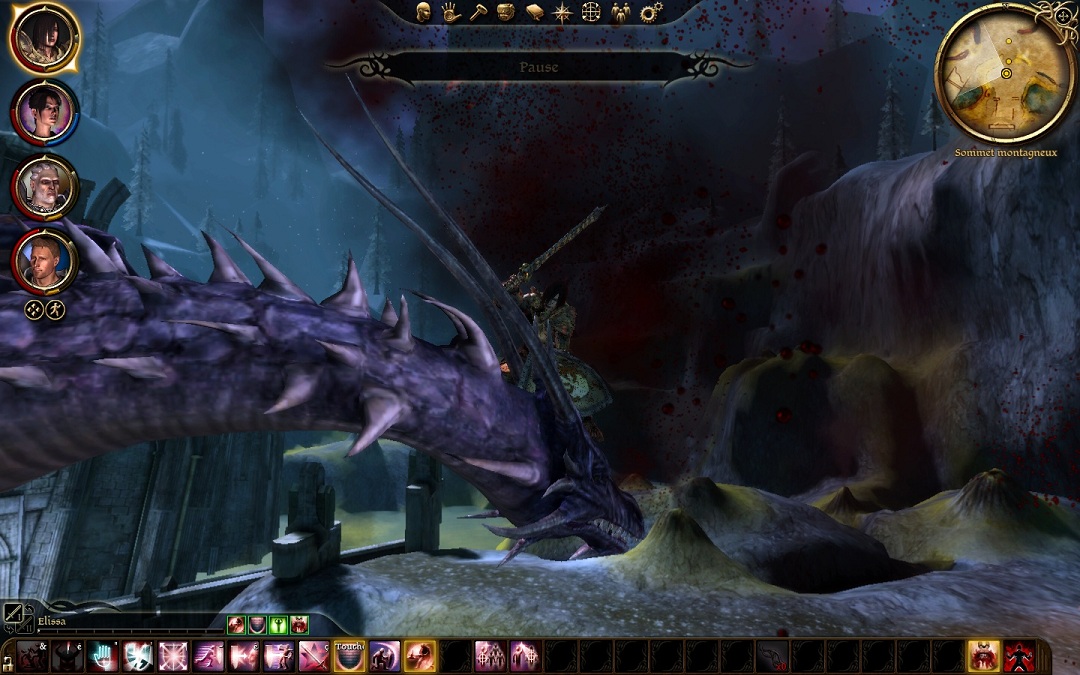Image resolution: width=1080 pixels, height=675 pixels.
Task: Open the party selection icon
Action: [x=621, y=12]
